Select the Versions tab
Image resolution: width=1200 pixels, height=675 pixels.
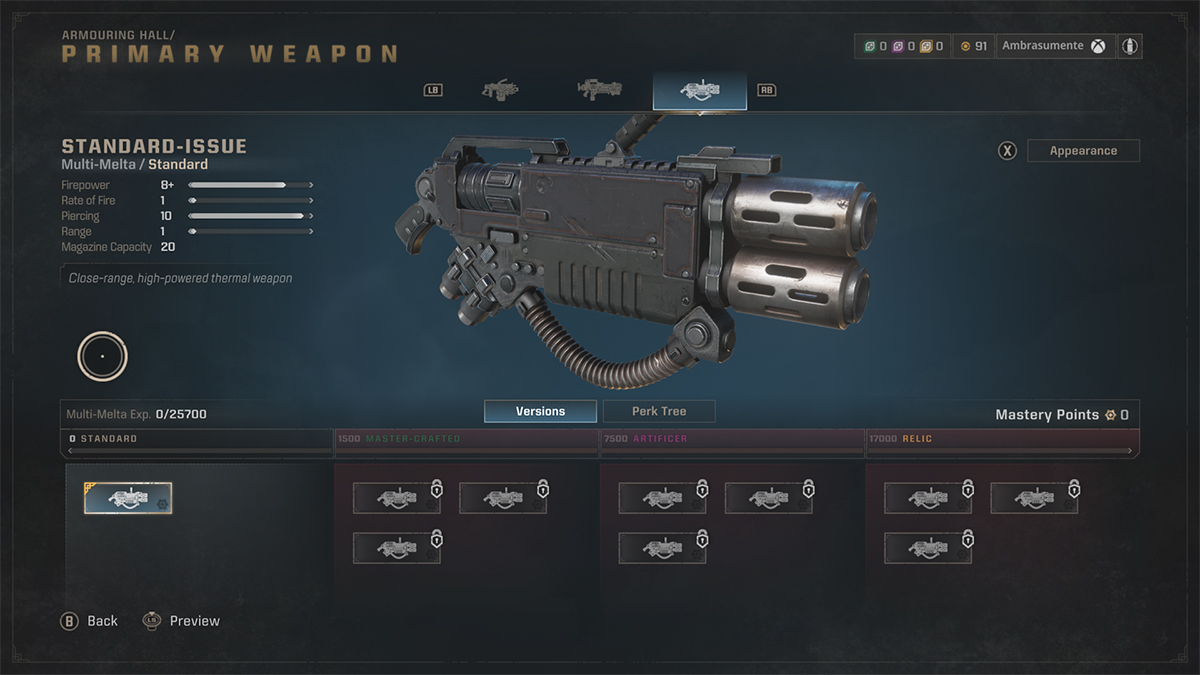click(540, 411)
